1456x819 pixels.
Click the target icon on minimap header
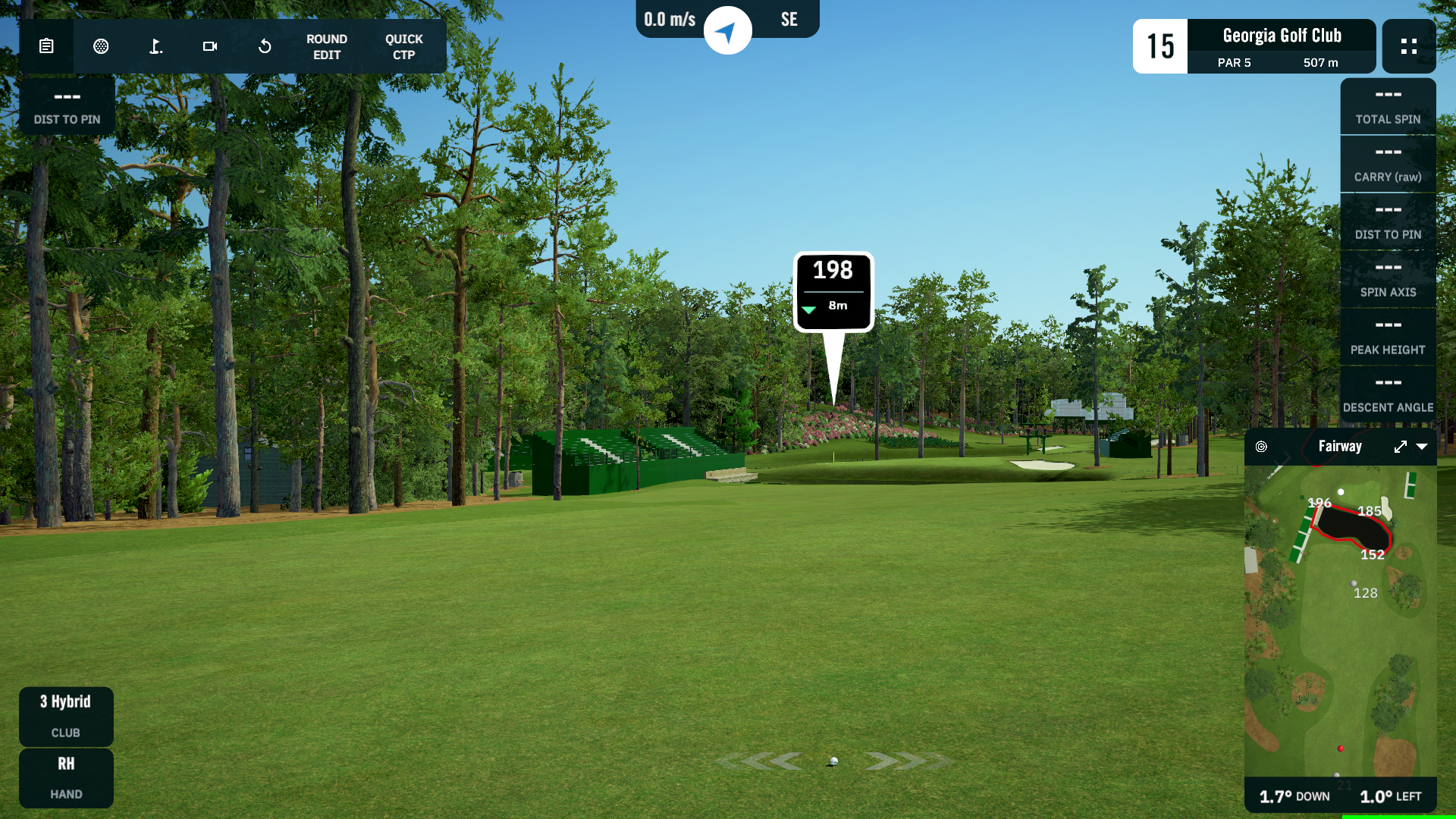pyautogui.click(x=1261, y=447)
